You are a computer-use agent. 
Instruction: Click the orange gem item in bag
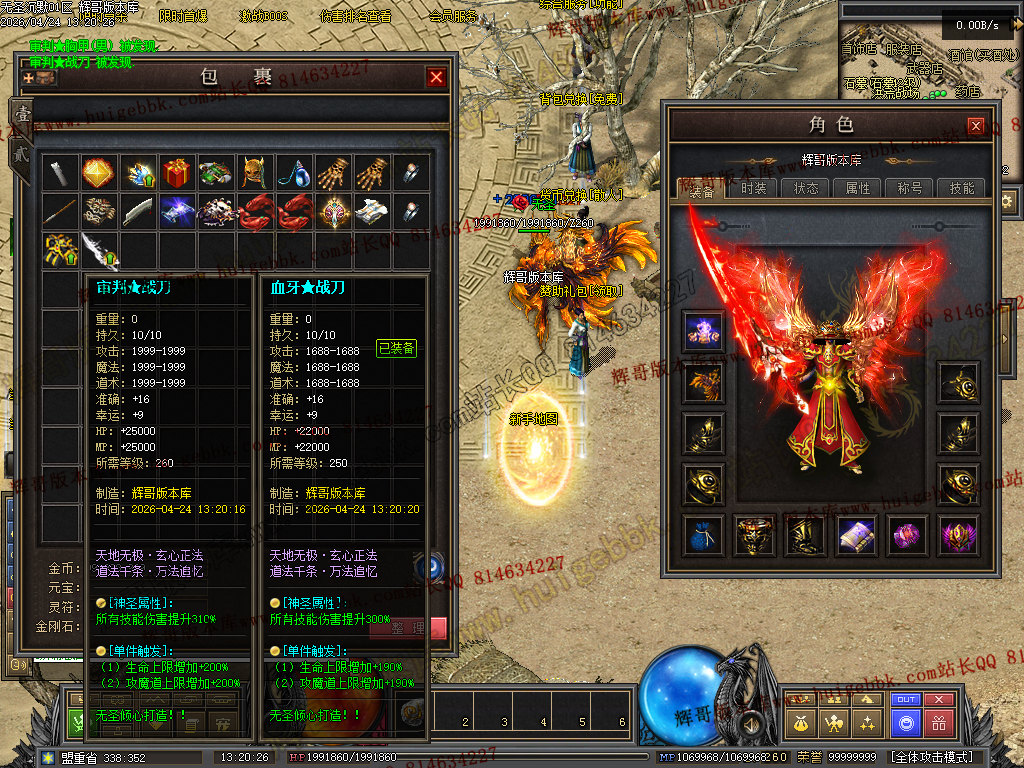pyautogui.click(x=98, y=173)
